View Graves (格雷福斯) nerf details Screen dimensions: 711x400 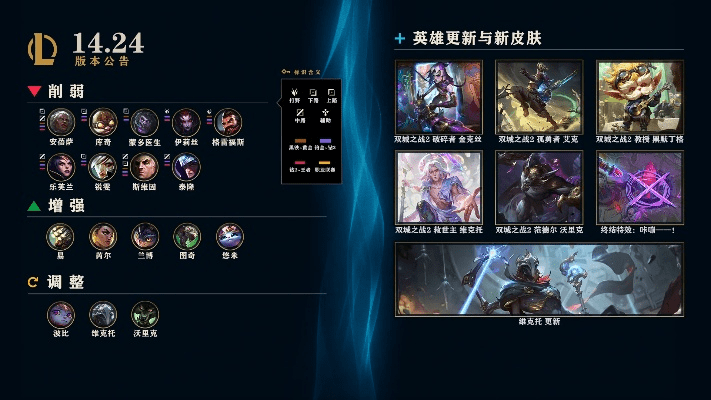point(228,122)
